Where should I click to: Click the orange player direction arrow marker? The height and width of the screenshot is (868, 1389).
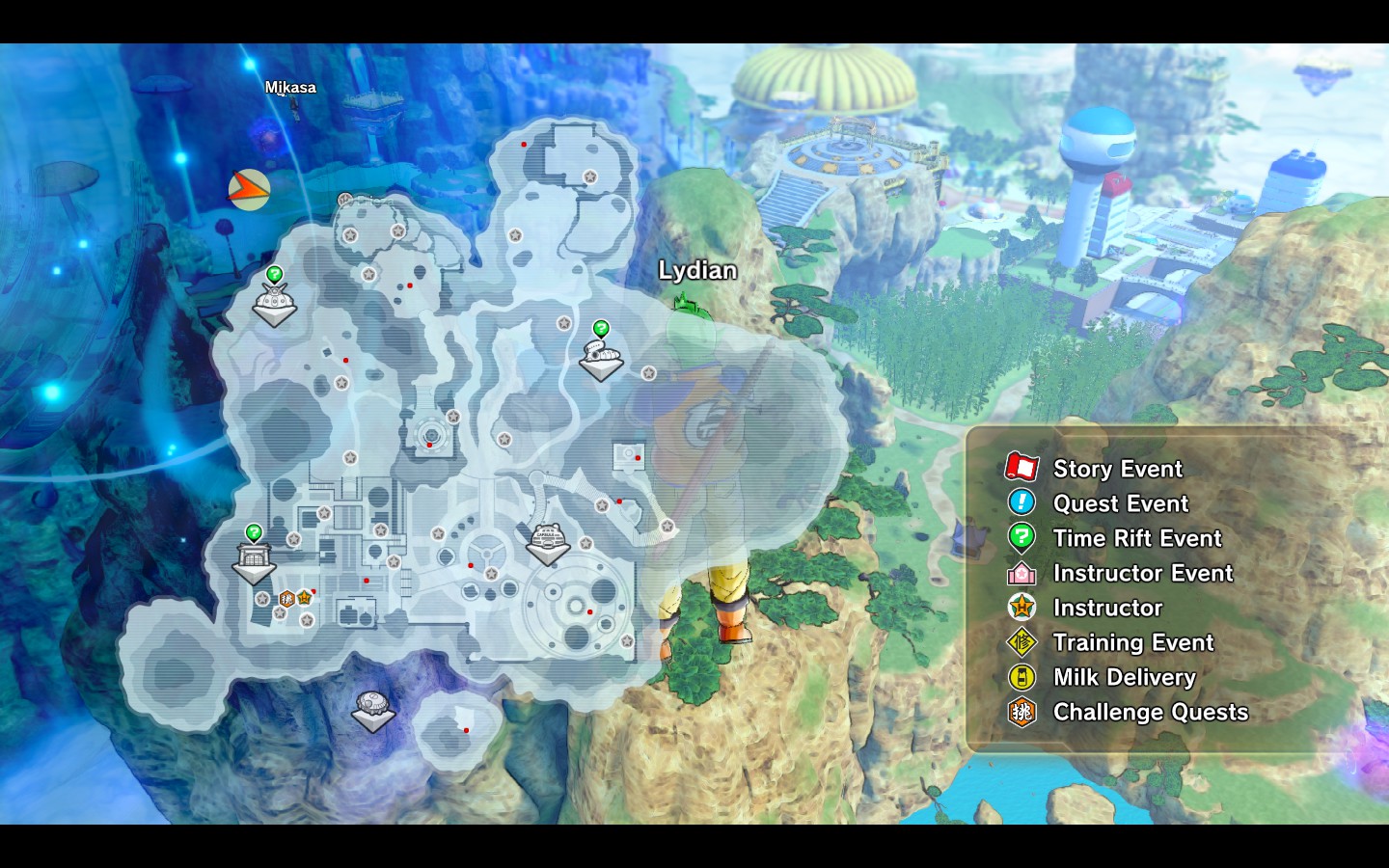point(248,189)
